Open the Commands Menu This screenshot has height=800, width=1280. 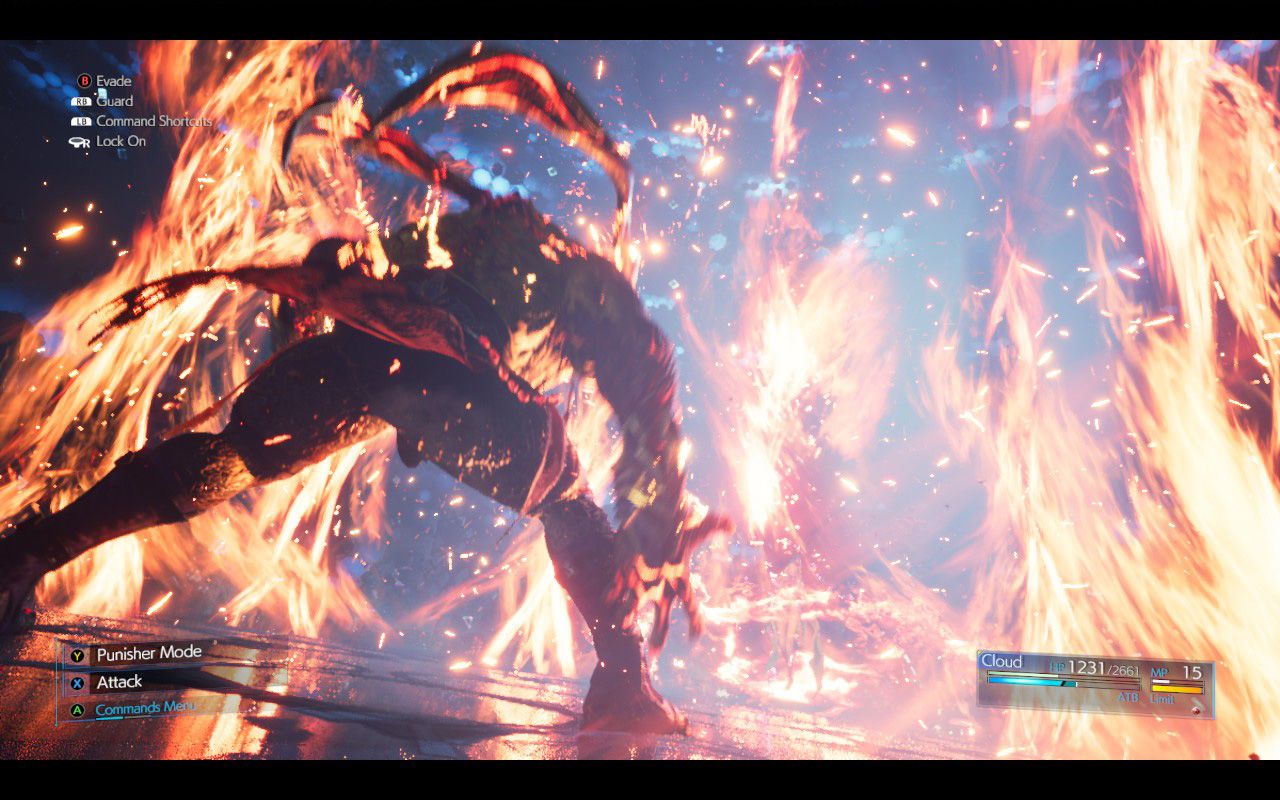point(147,708)
